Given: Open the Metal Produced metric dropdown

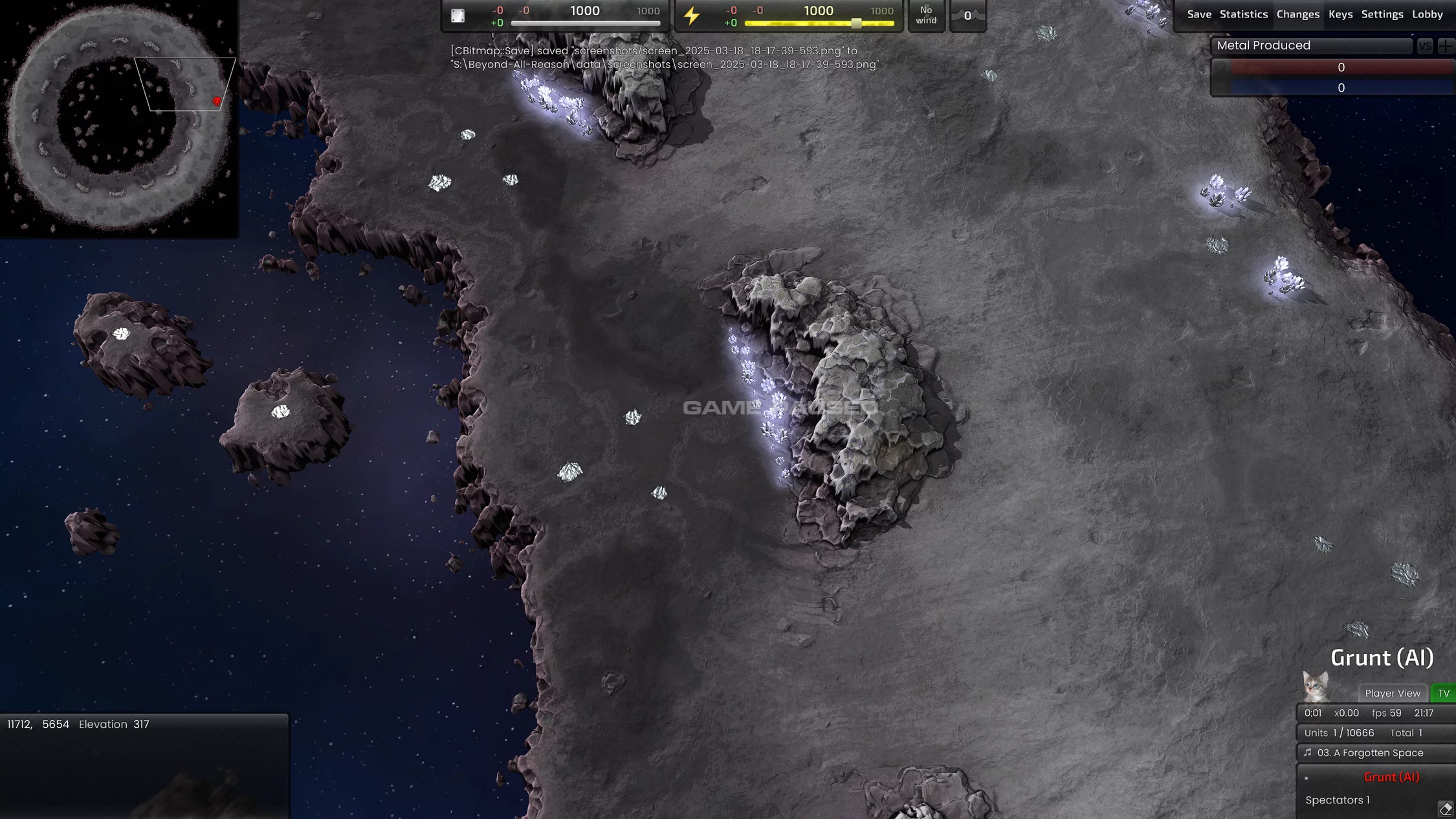Looking at the screenshot, I should [x=1310, y=46].
